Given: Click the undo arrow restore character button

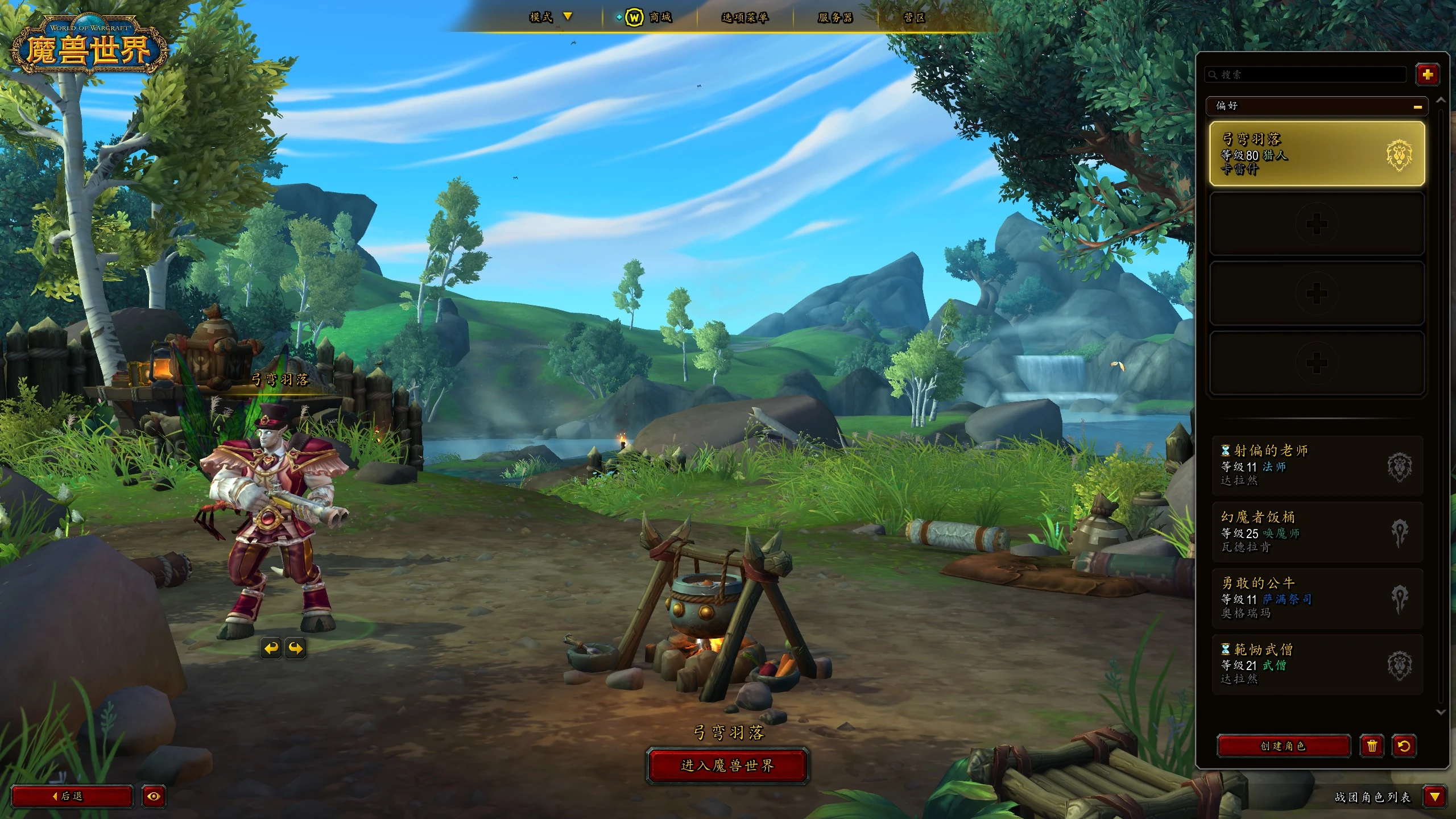Looking at the screenshot, I should point(1404,746).
